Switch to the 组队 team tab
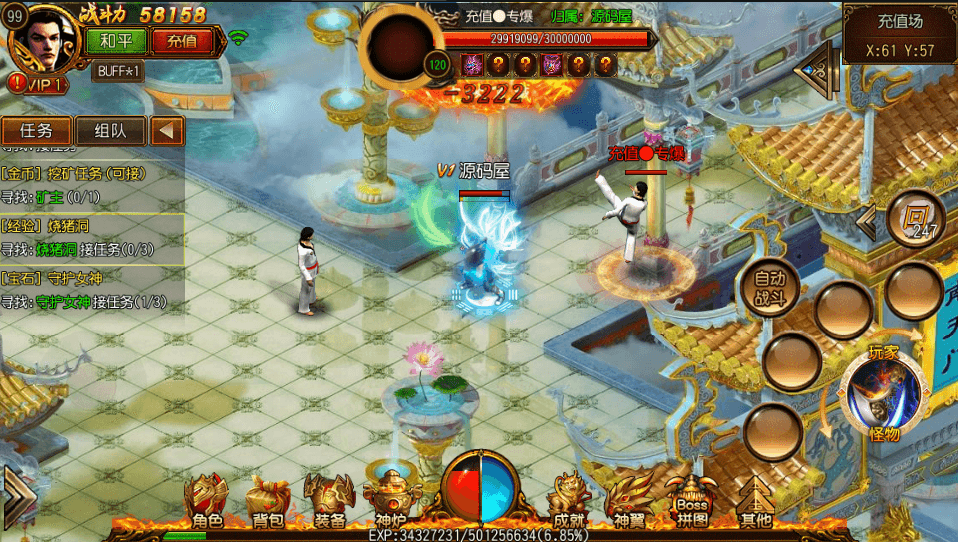 110,131
